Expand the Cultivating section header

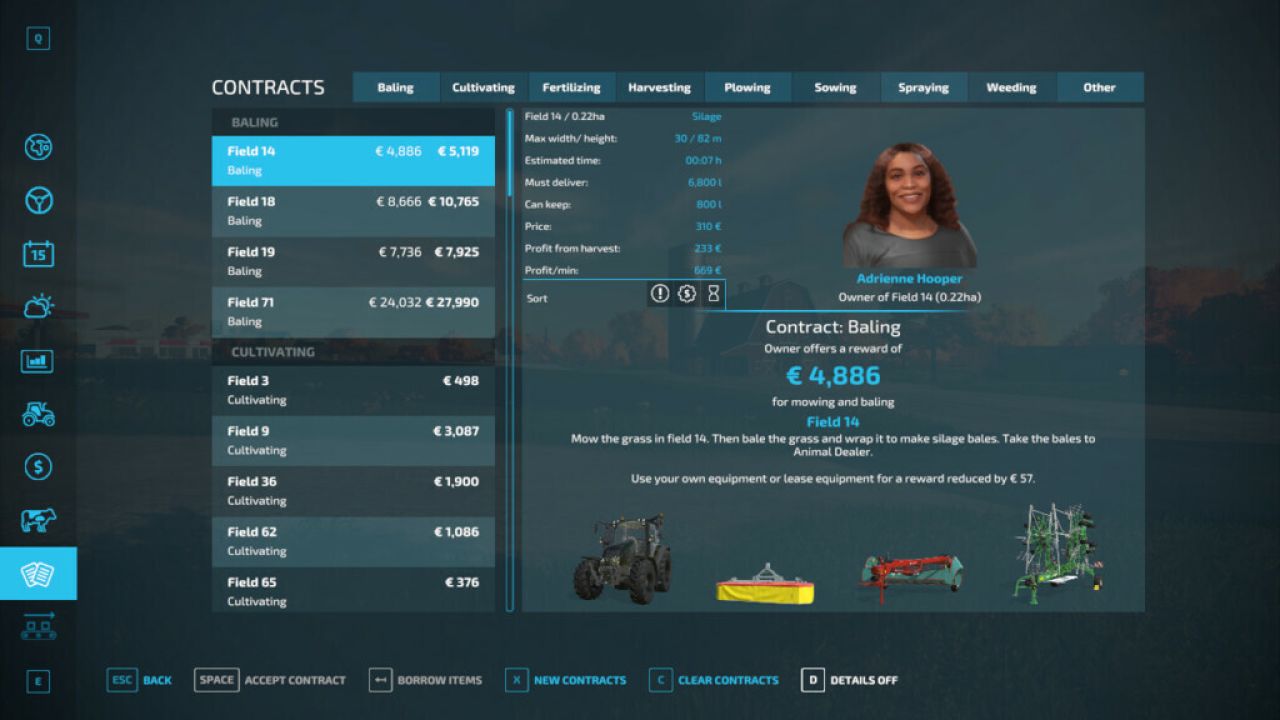coord(352,352)
